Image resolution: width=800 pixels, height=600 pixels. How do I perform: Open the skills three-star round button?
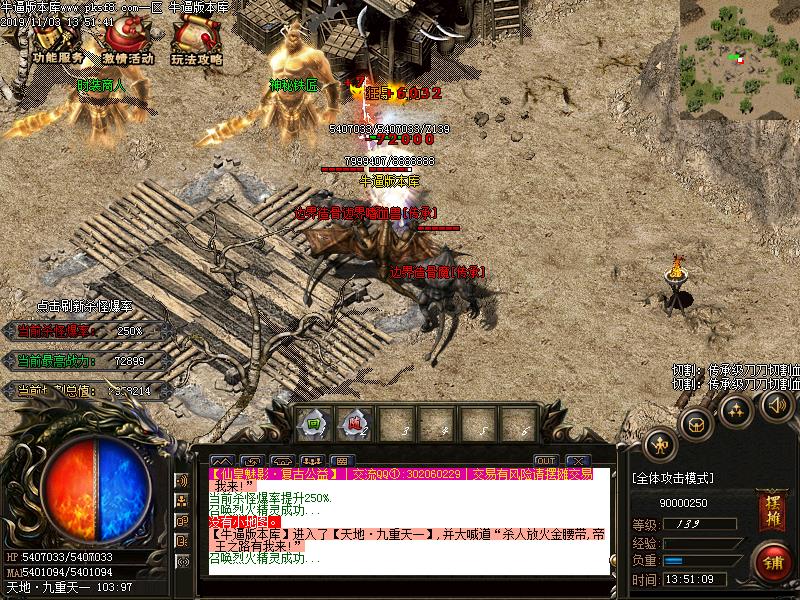click(737, 410)
